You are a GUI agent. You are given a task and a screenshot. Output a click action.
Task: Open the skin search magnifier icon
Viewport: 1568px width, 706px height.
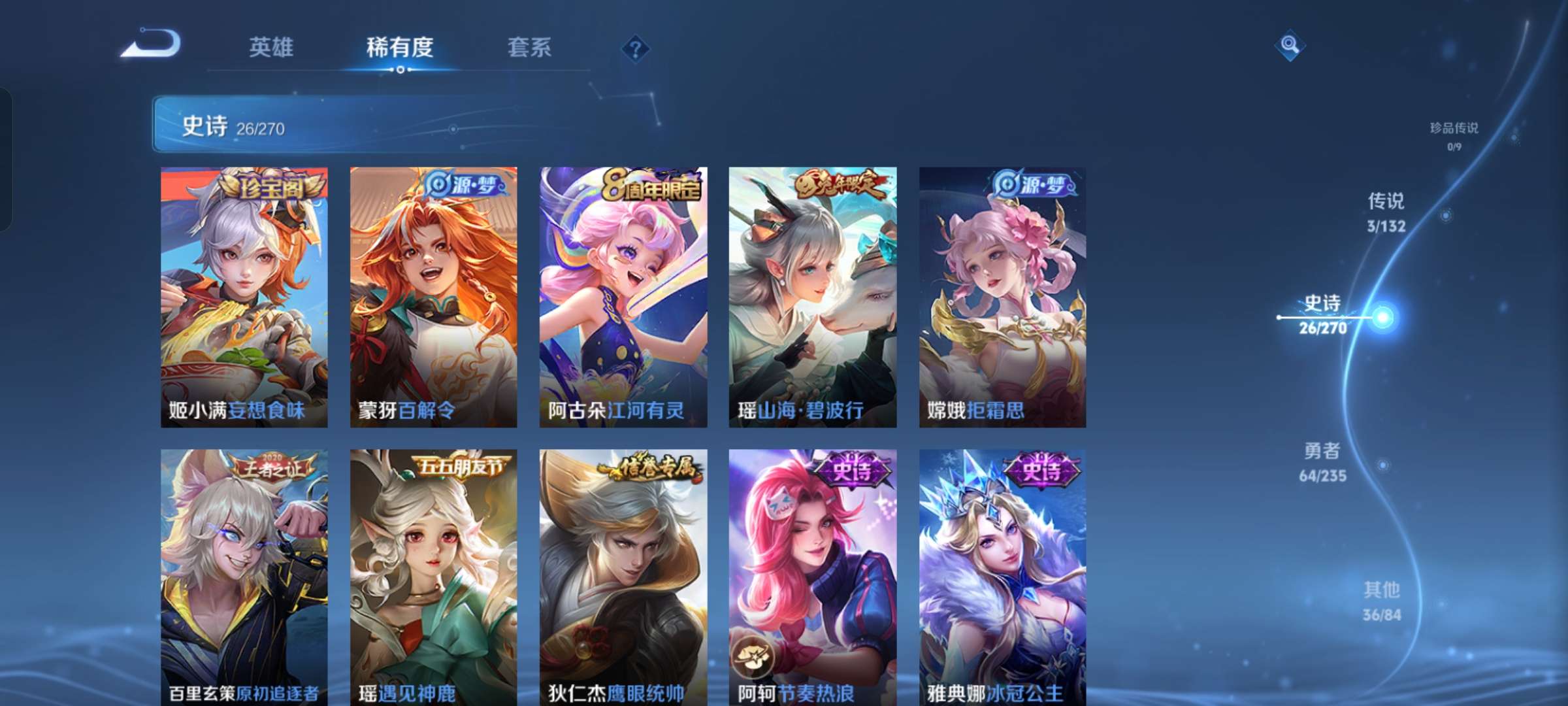click(1290, 46)
